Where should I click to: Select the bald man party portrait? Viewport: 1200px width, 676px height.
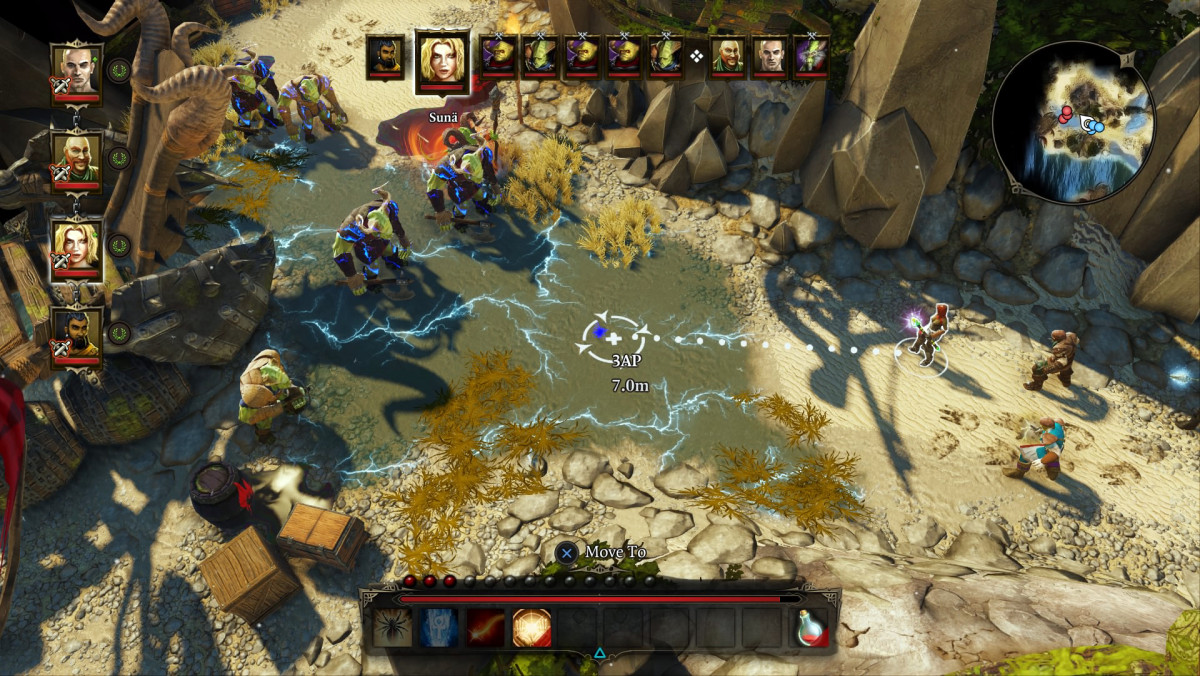pyautogui.click(x=76, y=68)
